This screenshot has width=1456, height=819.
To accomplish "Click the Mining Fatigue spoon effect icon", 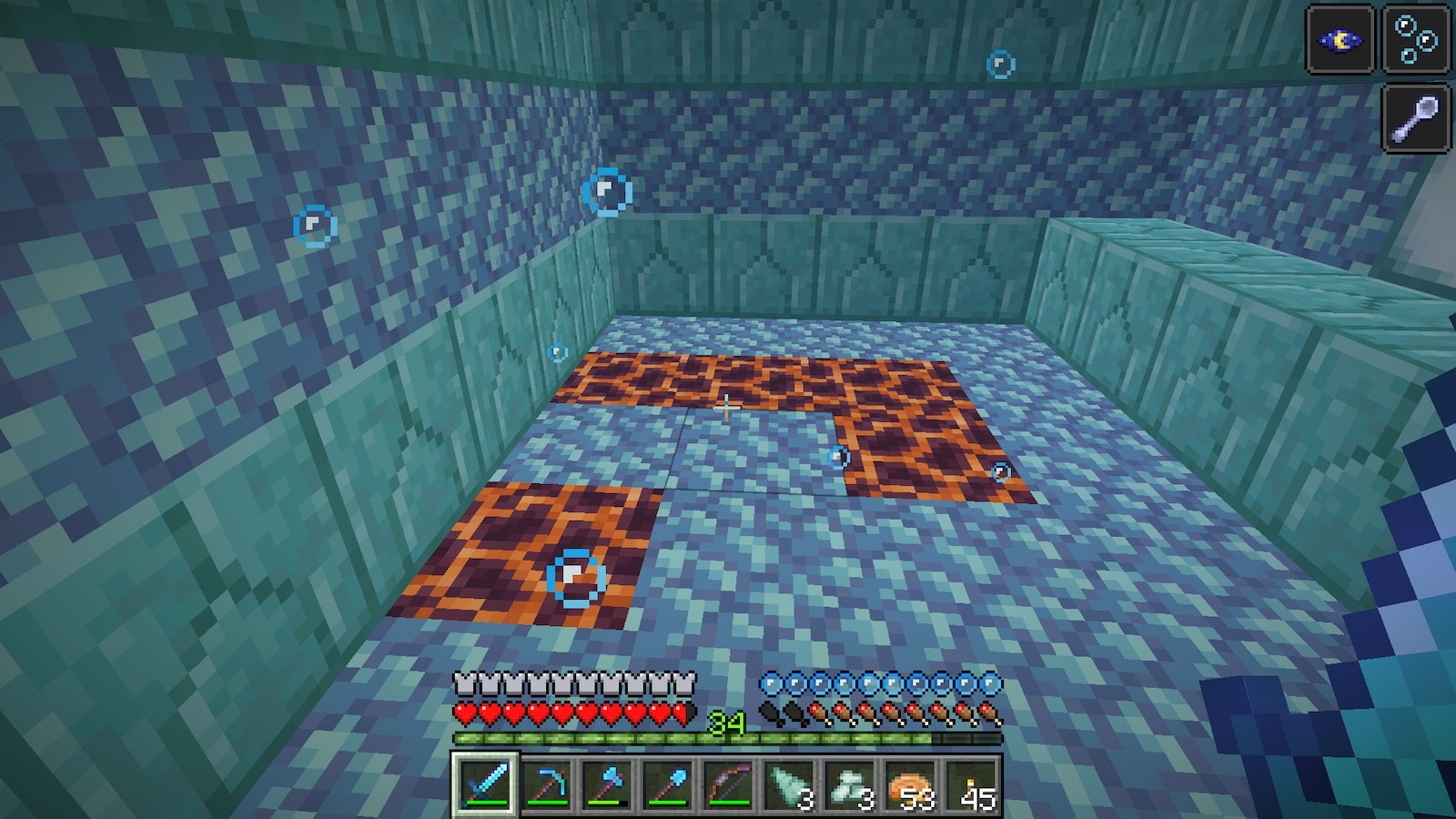I will point(1416,116).
